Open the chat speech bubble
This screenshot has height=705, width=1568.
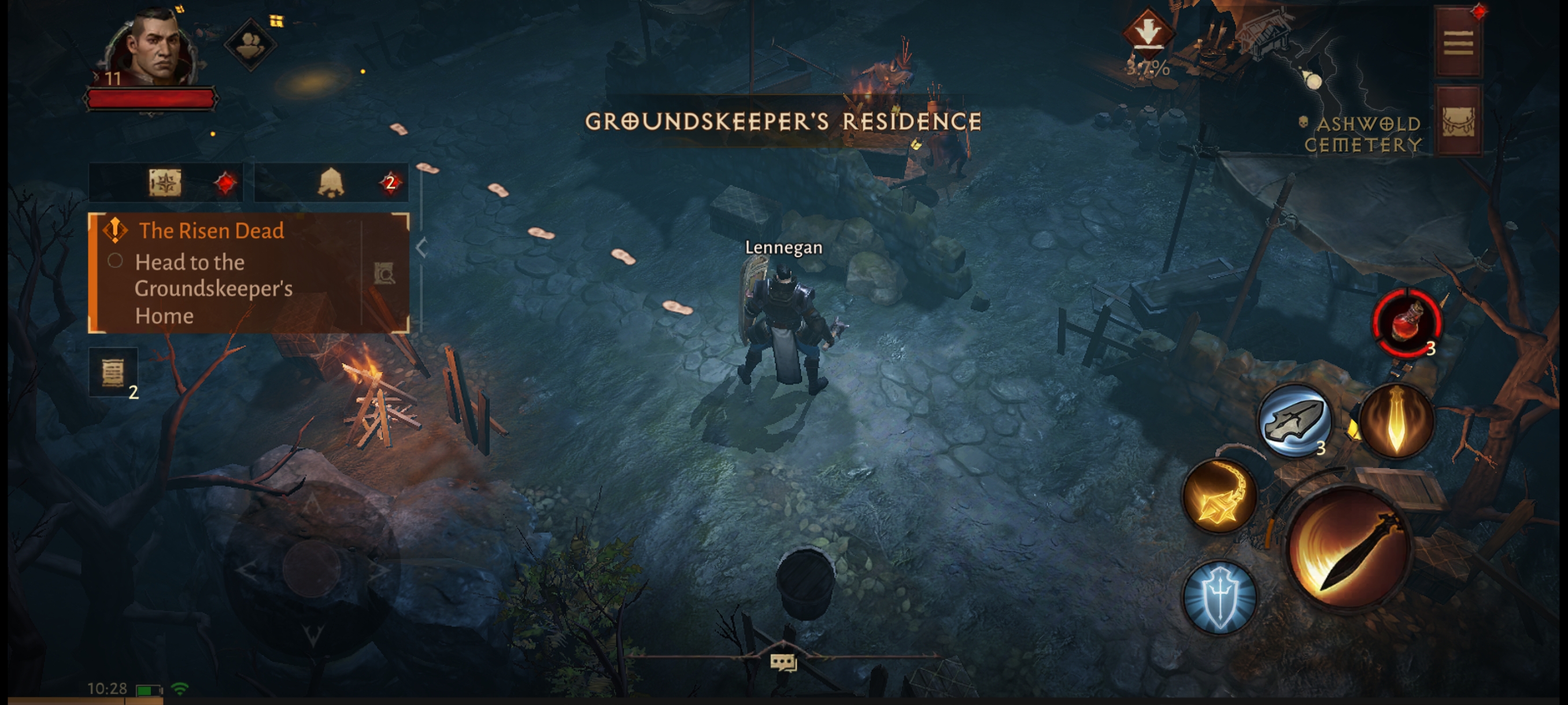pyautogui.click(x=783, y=662)
